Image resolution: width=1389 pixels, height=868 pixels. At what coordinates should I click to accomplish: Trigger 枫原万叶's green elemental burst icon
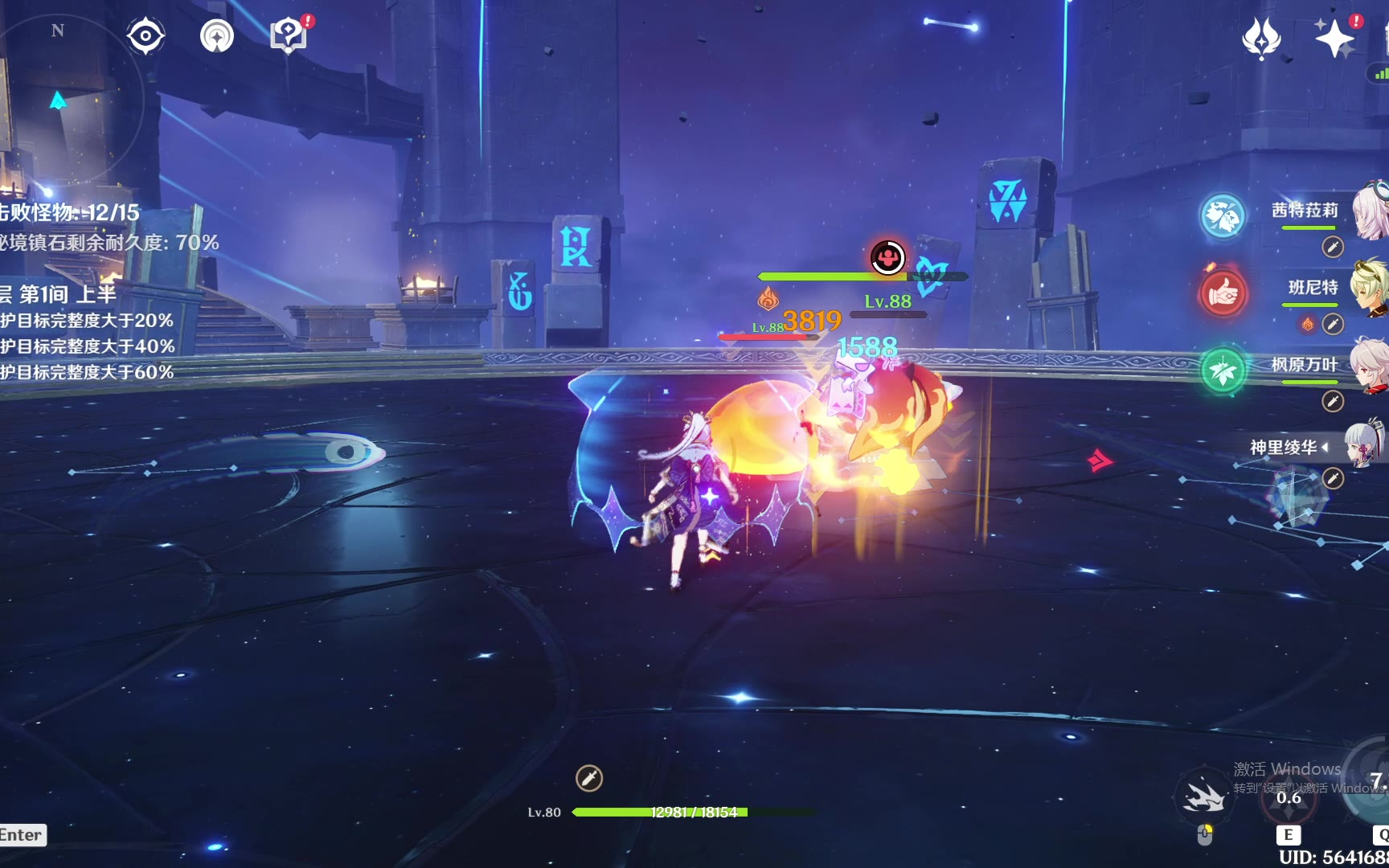point(1223,371)
